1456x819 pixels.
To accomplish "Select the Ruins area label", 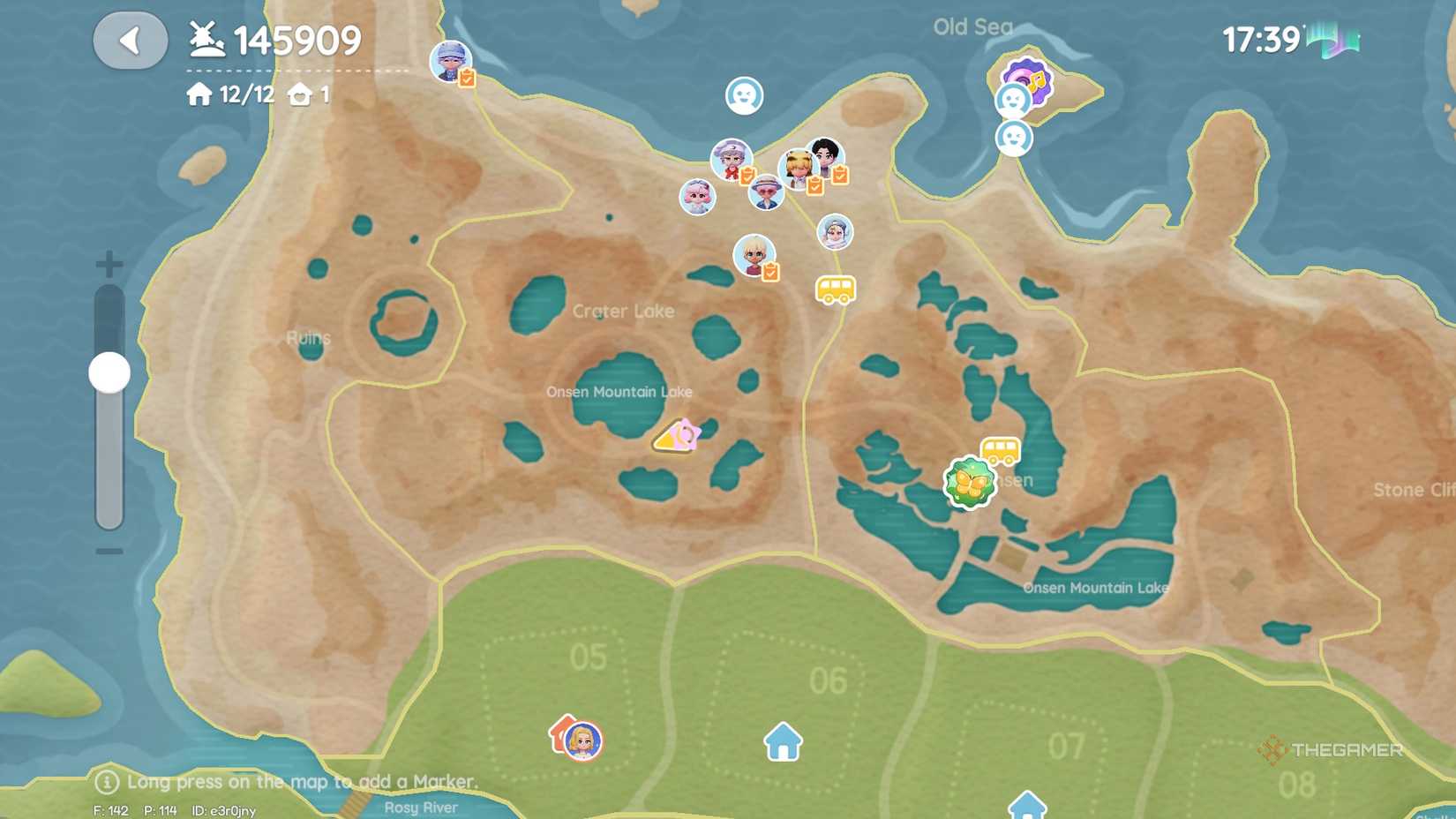I will 309,338.
